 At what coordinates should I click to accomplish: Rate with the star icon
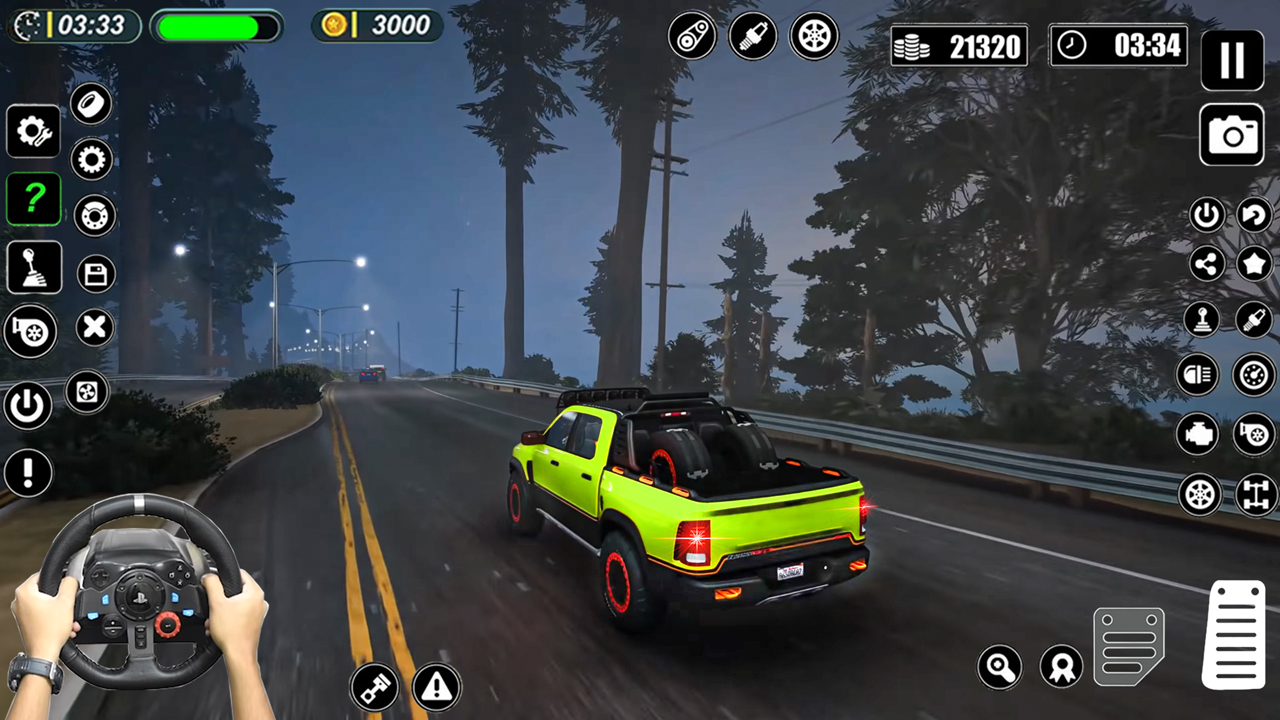click(1255, 264)
